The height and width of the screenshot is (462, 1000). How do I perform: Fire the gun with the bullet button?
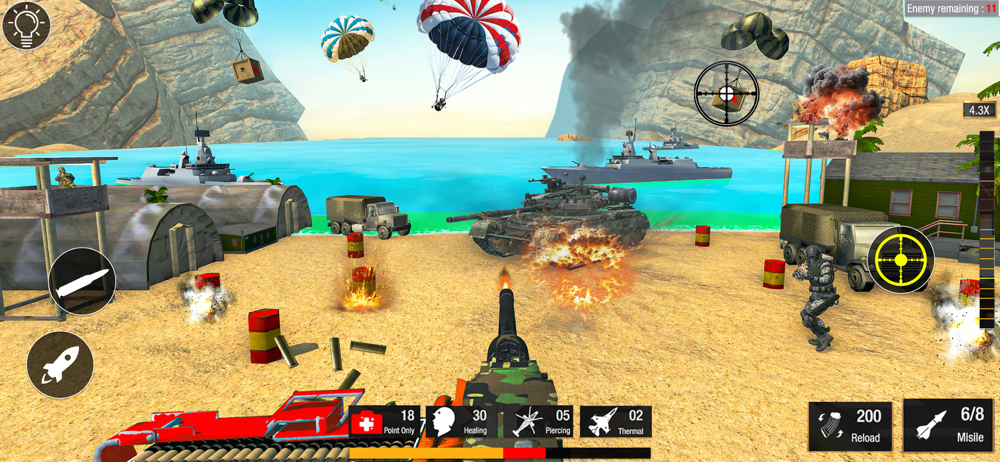point(82,283)
